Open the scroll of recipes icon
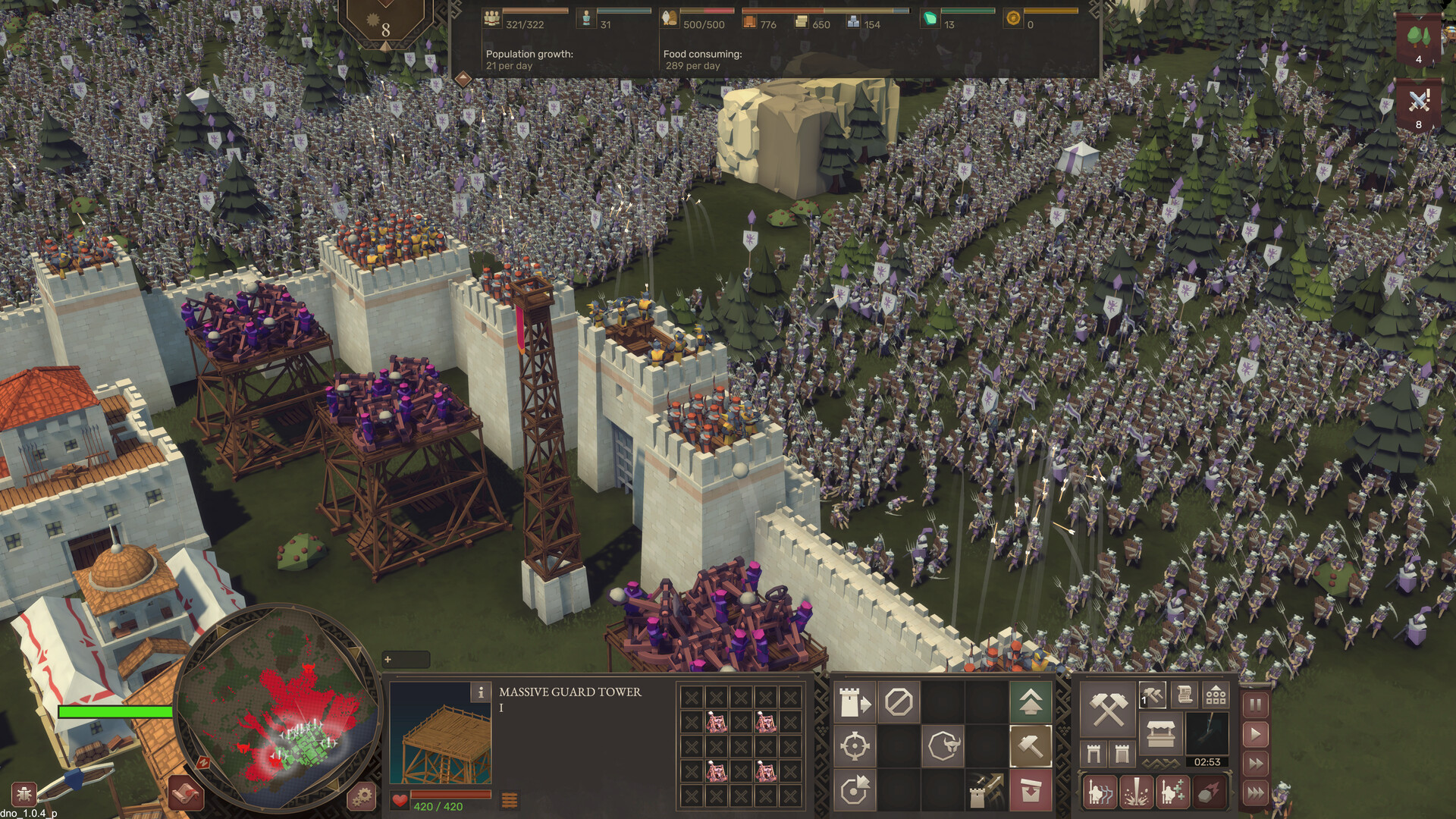Viewport: 1456px width, 819px height. (x=1186, y=695)
